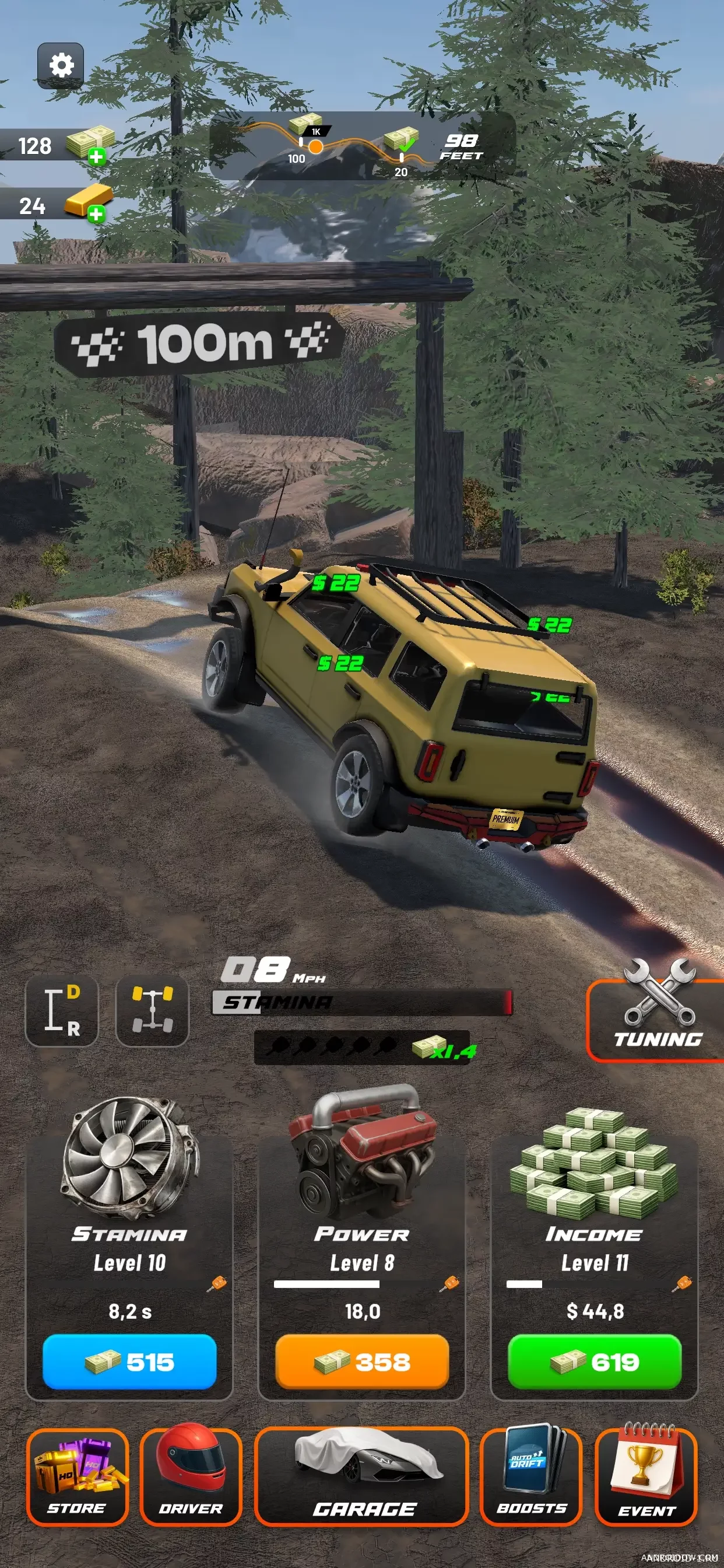The width and height of the screenshot is (724, 1568).
Task: Open the Driver menu
Action: (x=191, y=1476)
